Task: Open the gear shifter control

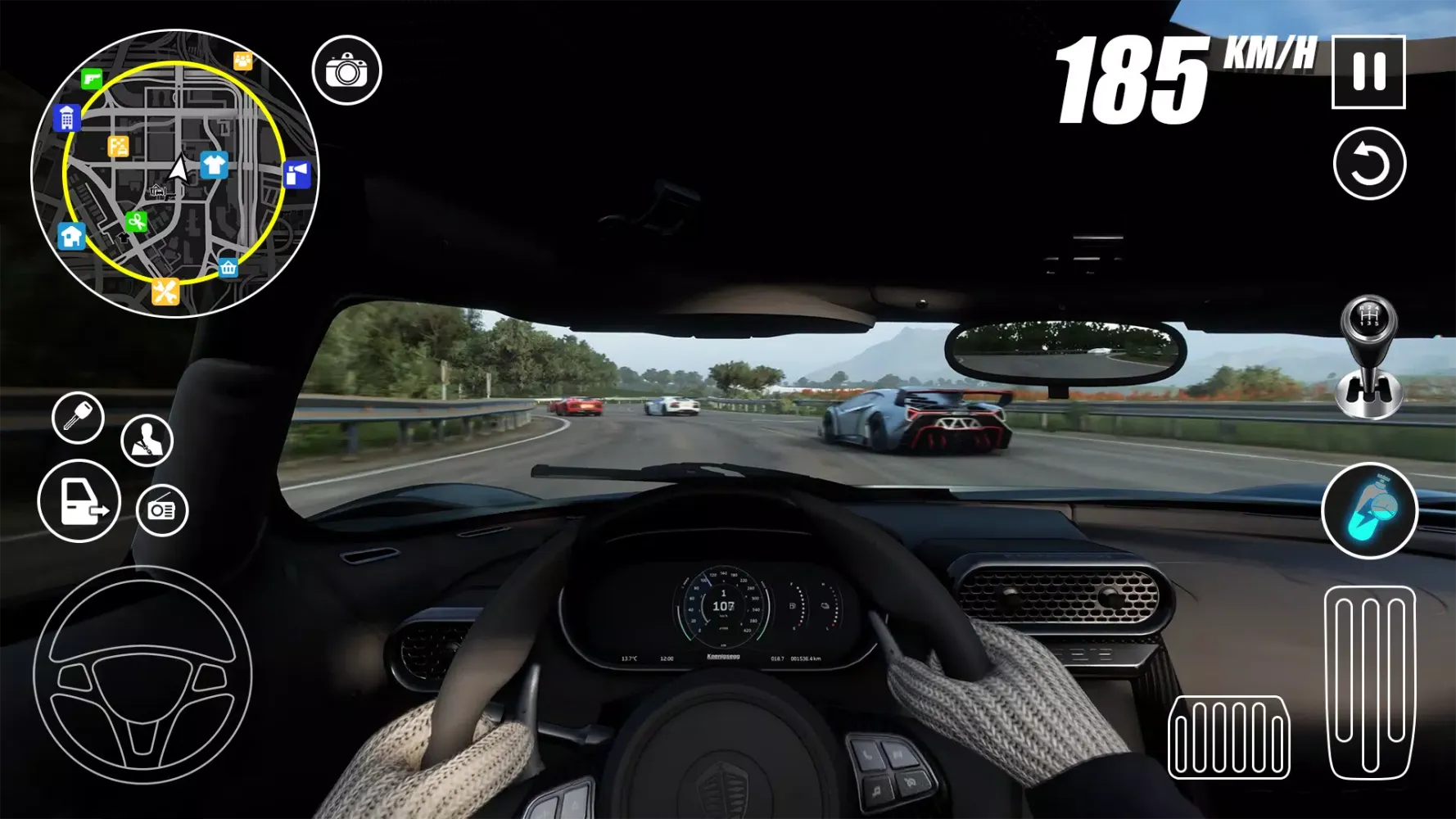Action: click(x=1371, y=356)
